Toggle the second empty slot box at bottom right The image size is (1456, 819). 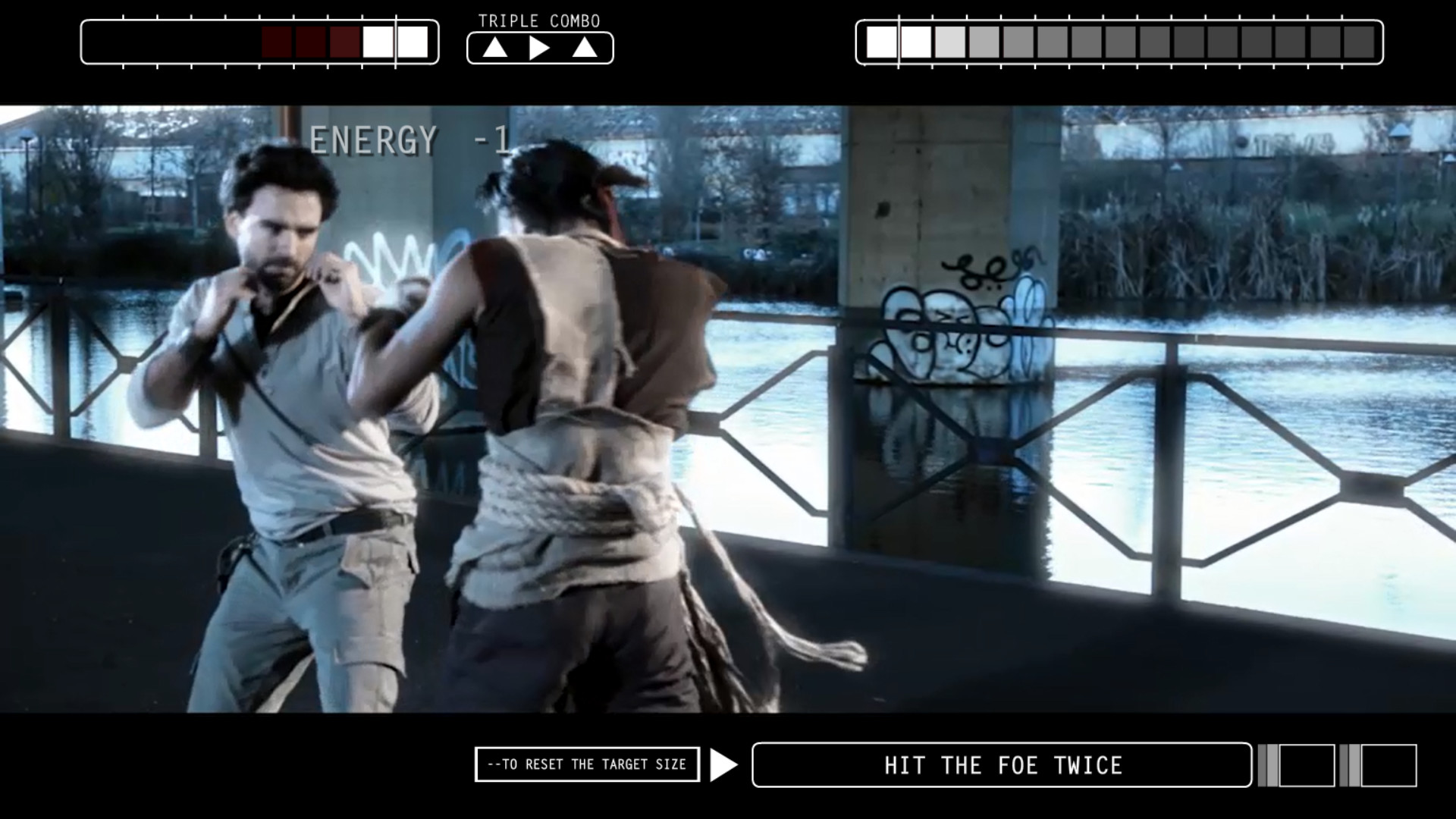1389,766
